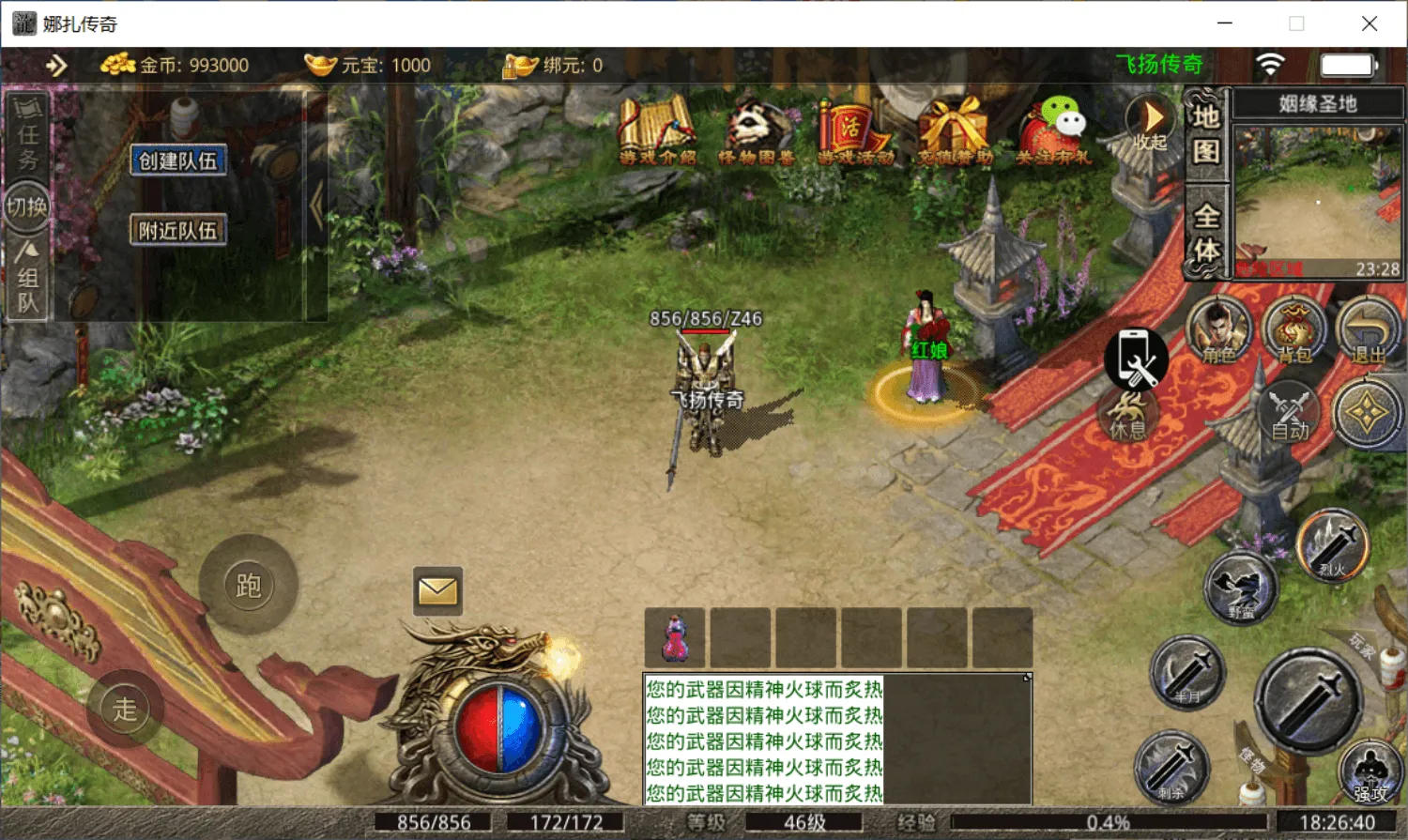Close the game window

tap(1370, 23)
